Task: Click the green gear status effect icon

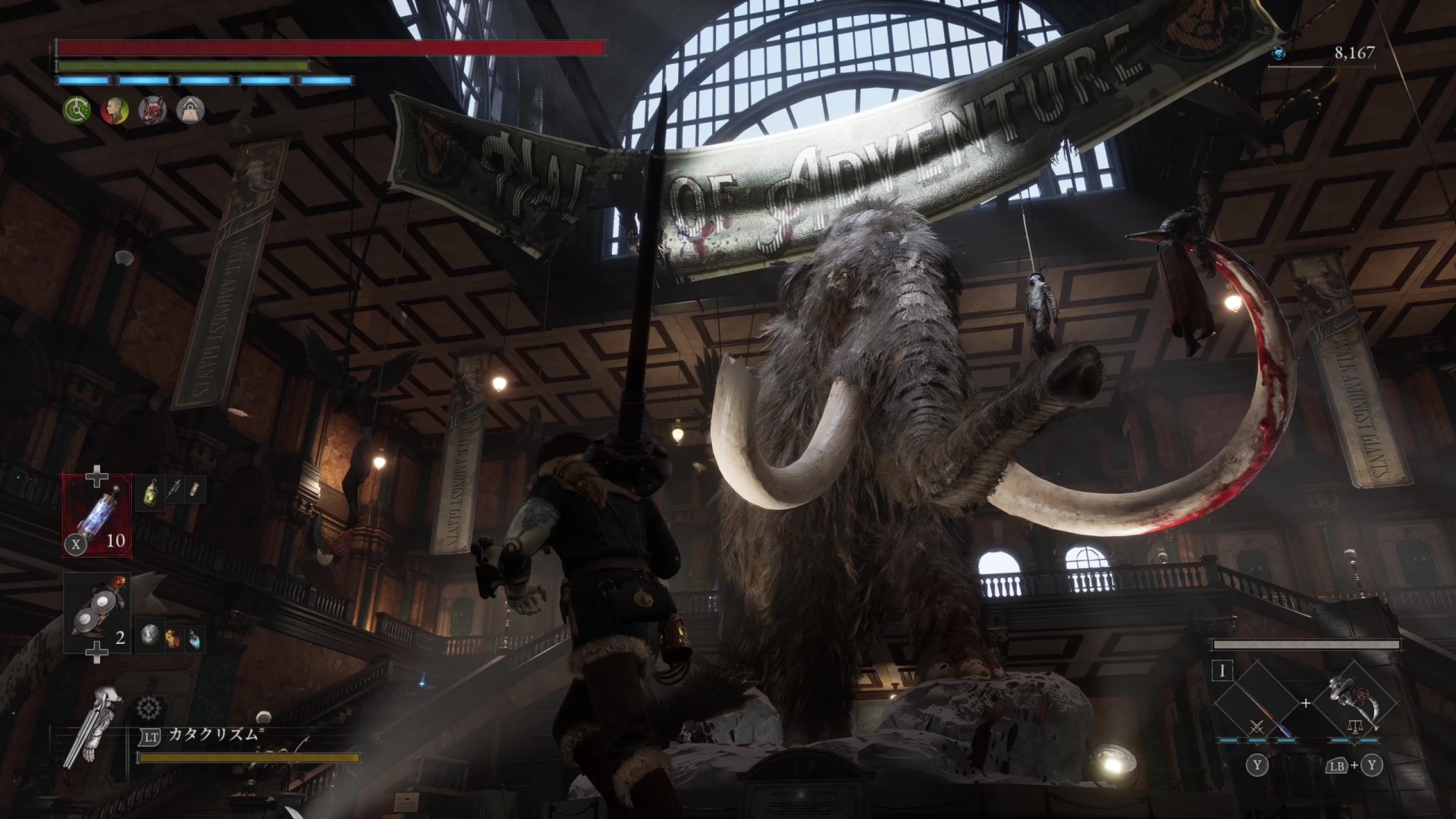Action: click(x=76, y=111)
